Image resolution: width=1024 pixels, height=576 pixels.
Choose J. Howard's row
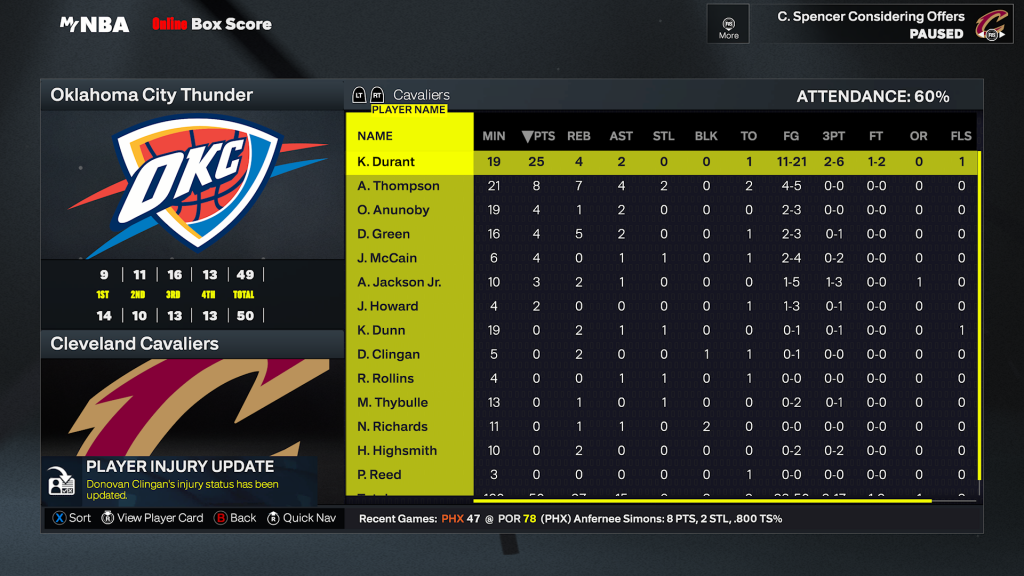point(388,306)
